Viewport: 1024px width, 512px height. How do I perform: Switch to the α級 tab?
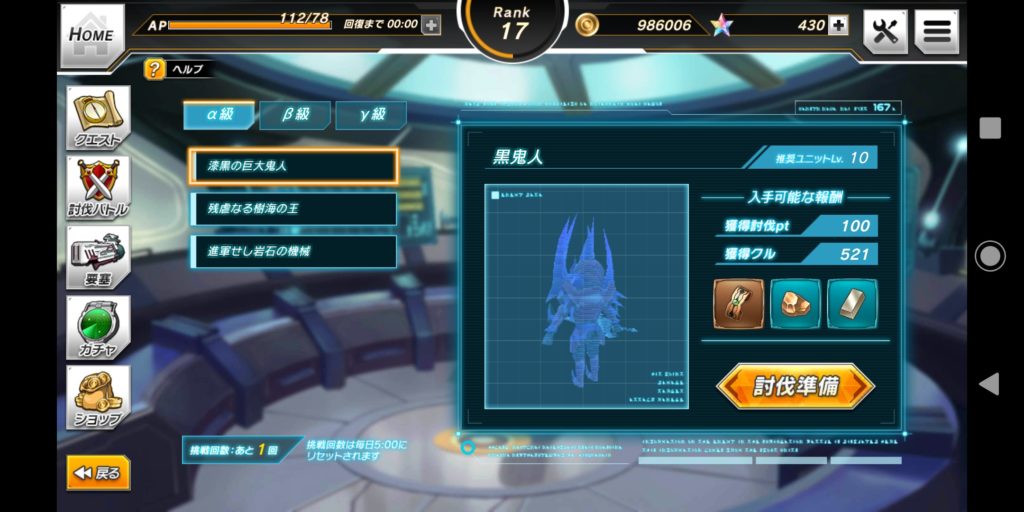coord(219,115)
